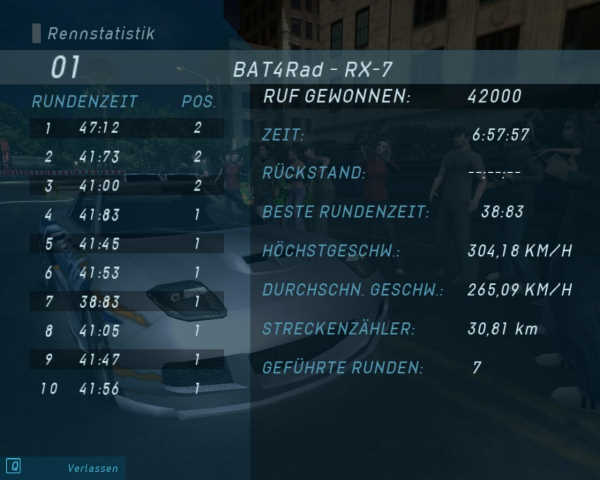Exit race statistics via Verlassen

(92, 467)
